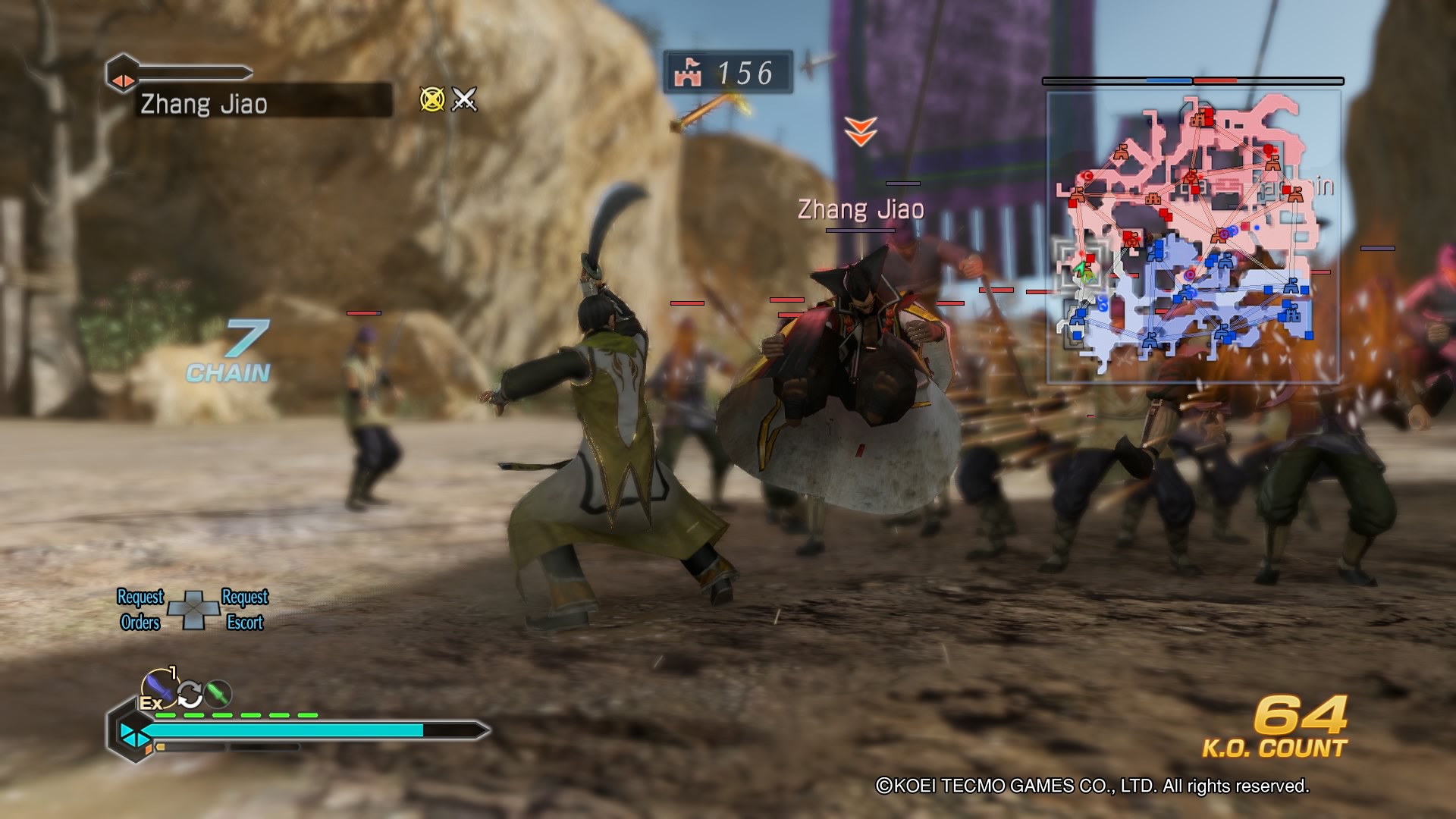
Task: Choose the Request Escort command
Action: [245, 610]
